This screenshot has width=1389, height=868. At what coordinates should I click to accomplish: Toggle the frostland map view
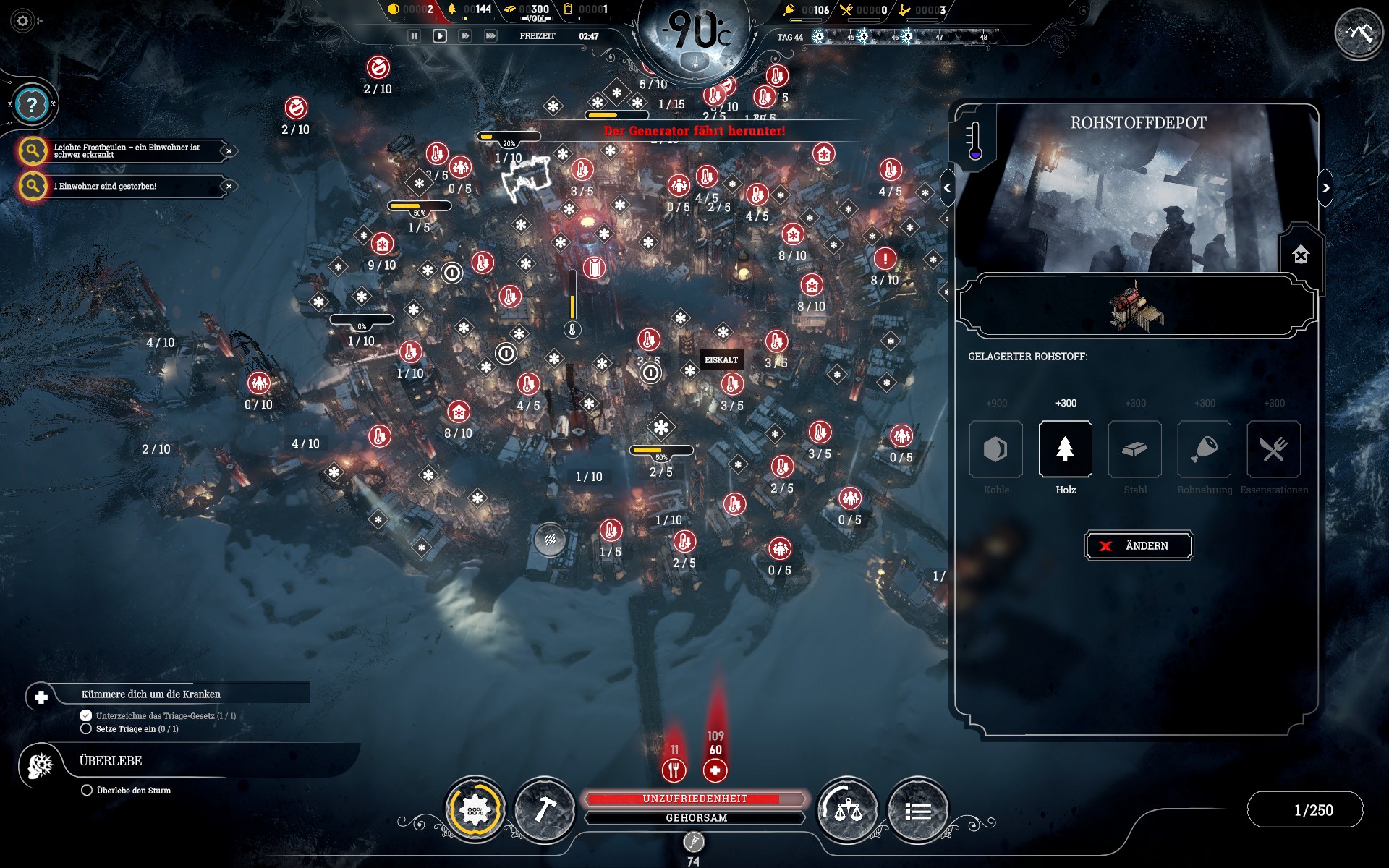pyautogui.click(x=1359, y=33)
